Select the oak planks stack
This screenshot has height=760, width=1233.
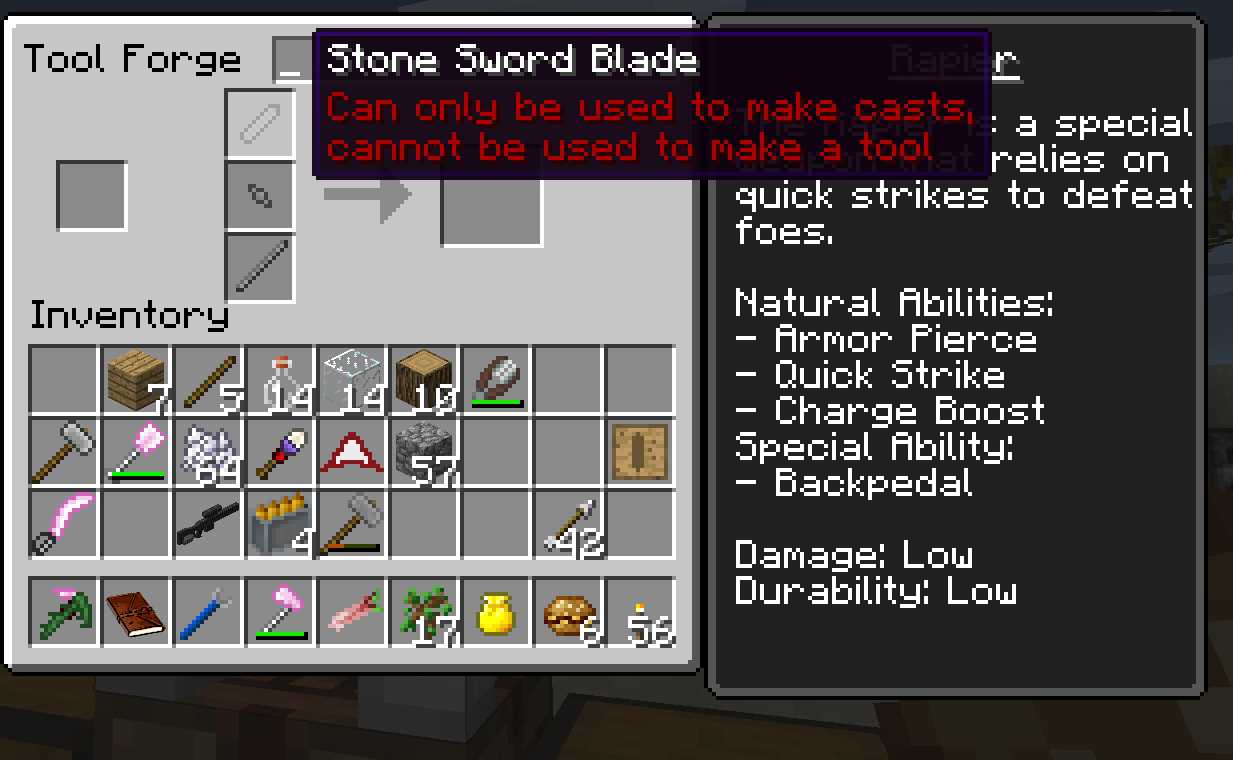coord(137,380)
